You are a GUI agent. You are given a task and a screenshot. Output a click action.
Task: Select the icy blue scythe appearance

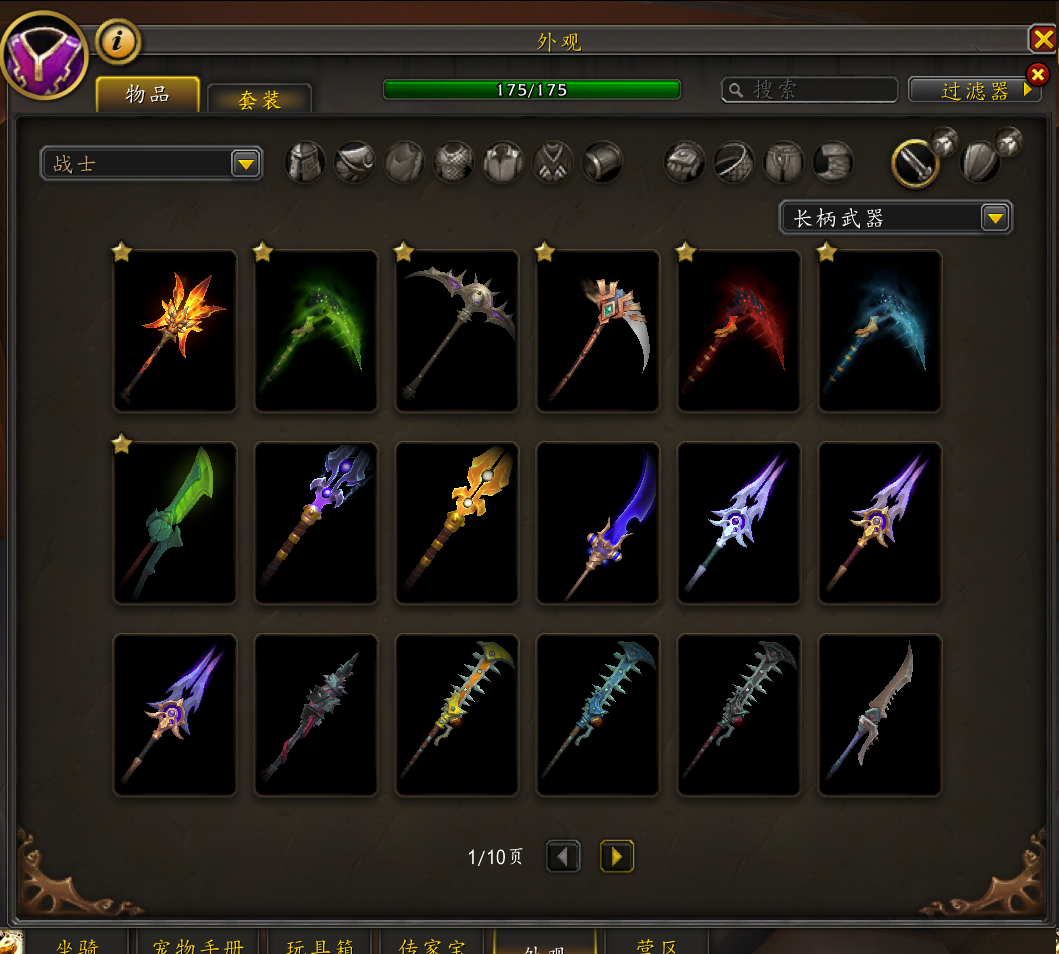(x=880, y=331)
